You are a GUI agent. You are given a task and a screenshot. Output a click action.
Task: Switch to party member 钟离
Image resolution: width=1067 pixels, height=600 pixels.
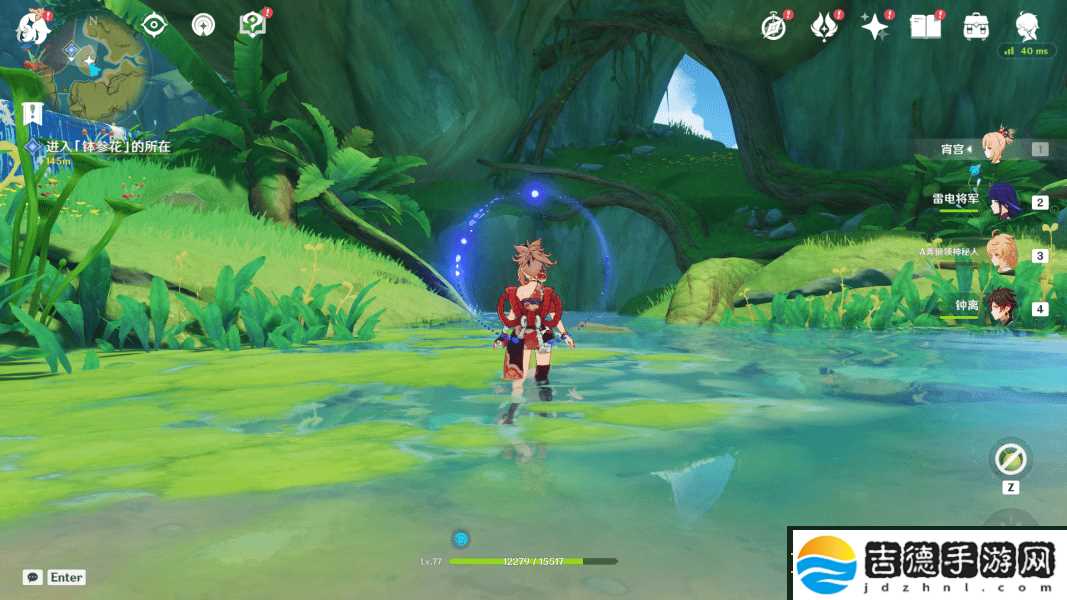1000,307
